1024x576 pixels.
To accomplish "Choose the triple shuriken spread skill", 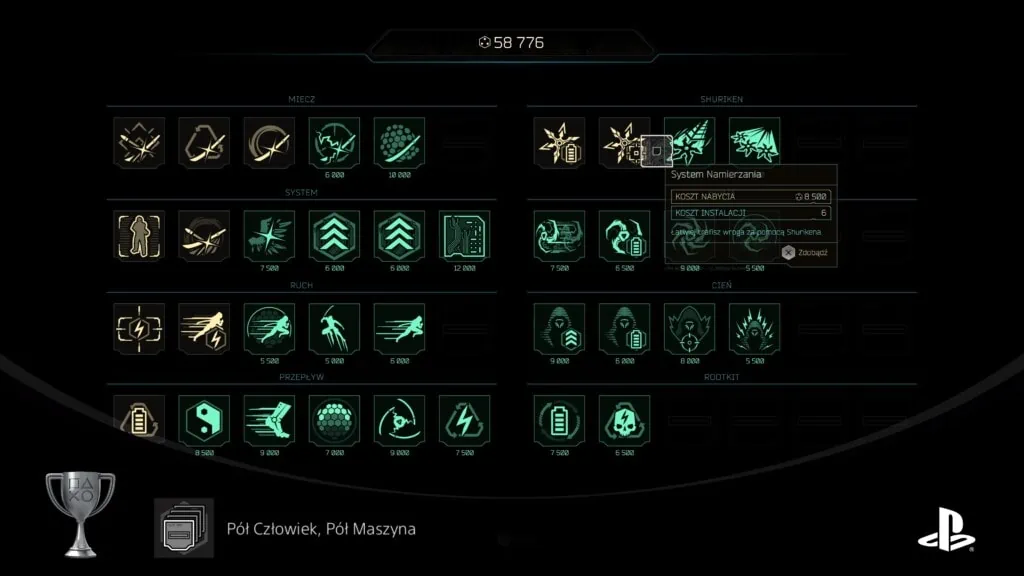I will (x=754, y=142).
